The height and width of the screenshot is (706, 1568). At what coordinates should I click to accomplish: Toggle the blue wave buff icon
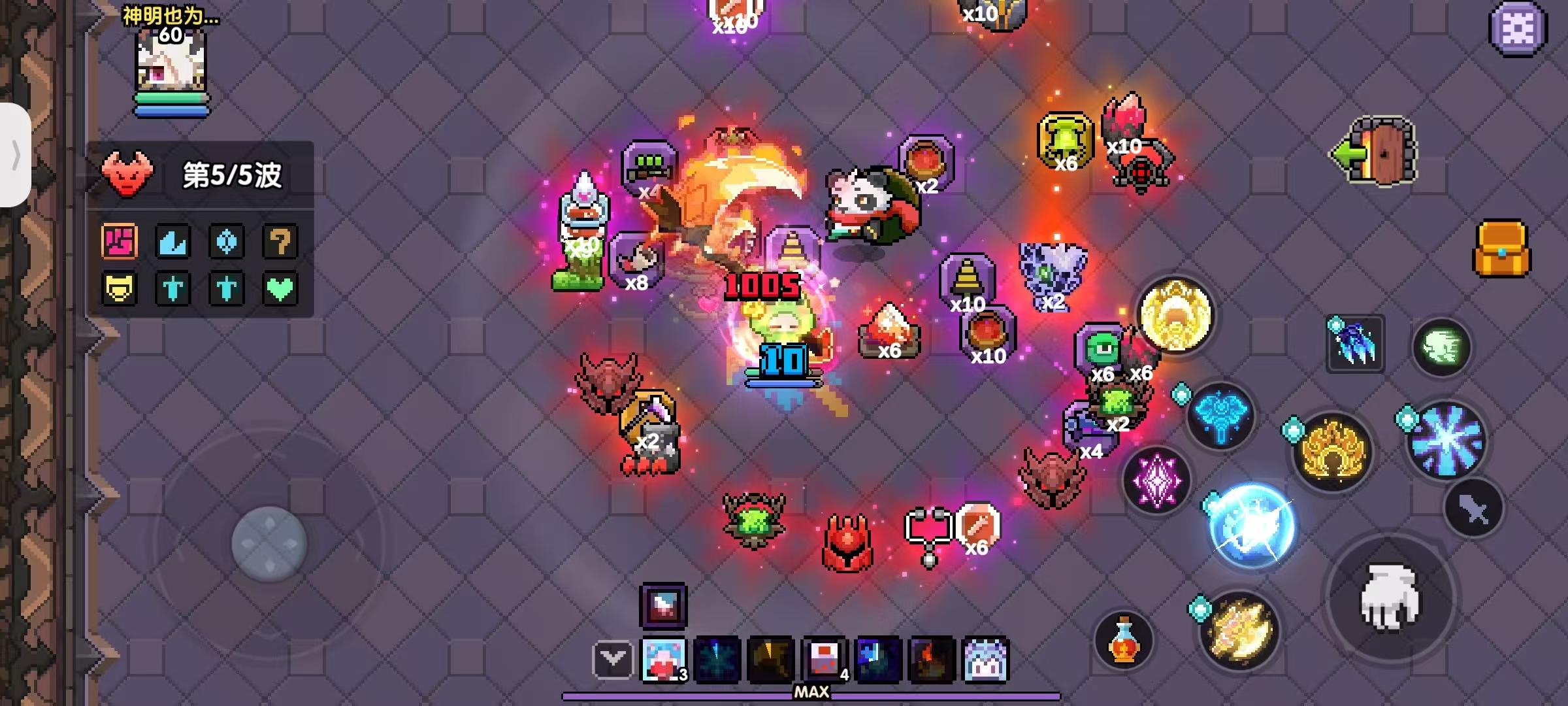point(172,243)
